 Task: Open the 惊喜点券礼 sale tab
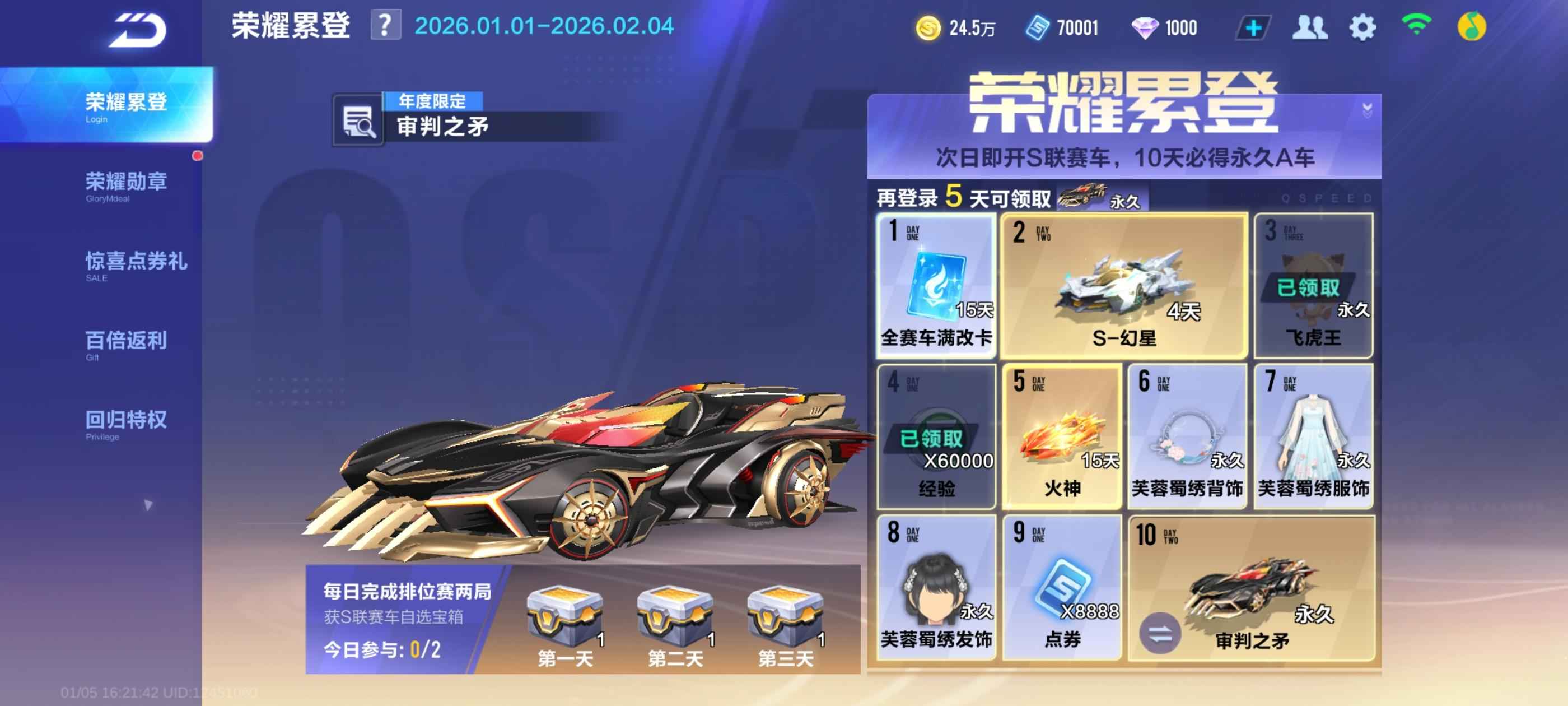coord(135,264)
